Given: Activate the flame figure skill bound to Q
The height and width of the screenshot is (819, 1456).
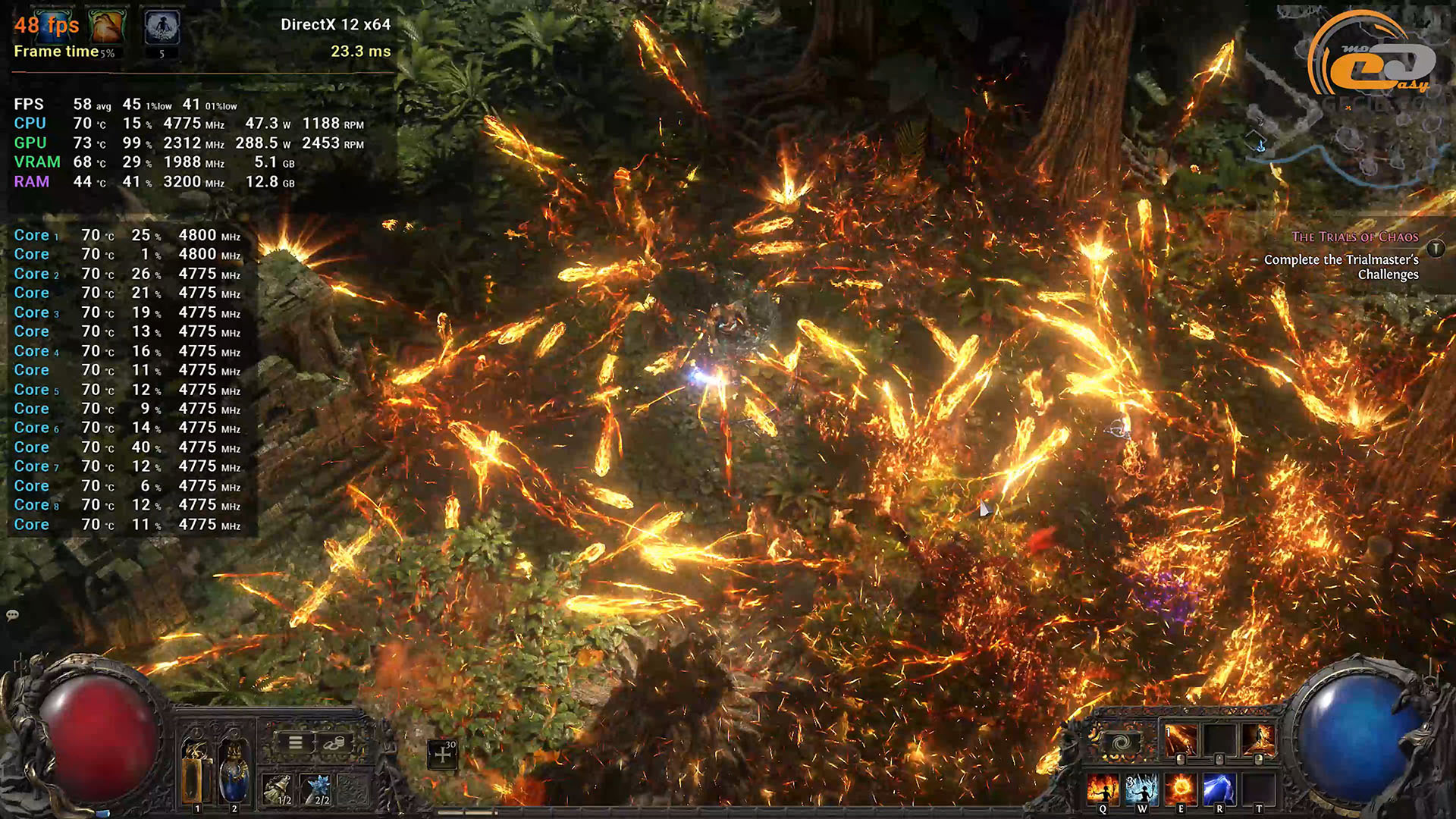Looking at the screenshot, I should [1102, 790].
